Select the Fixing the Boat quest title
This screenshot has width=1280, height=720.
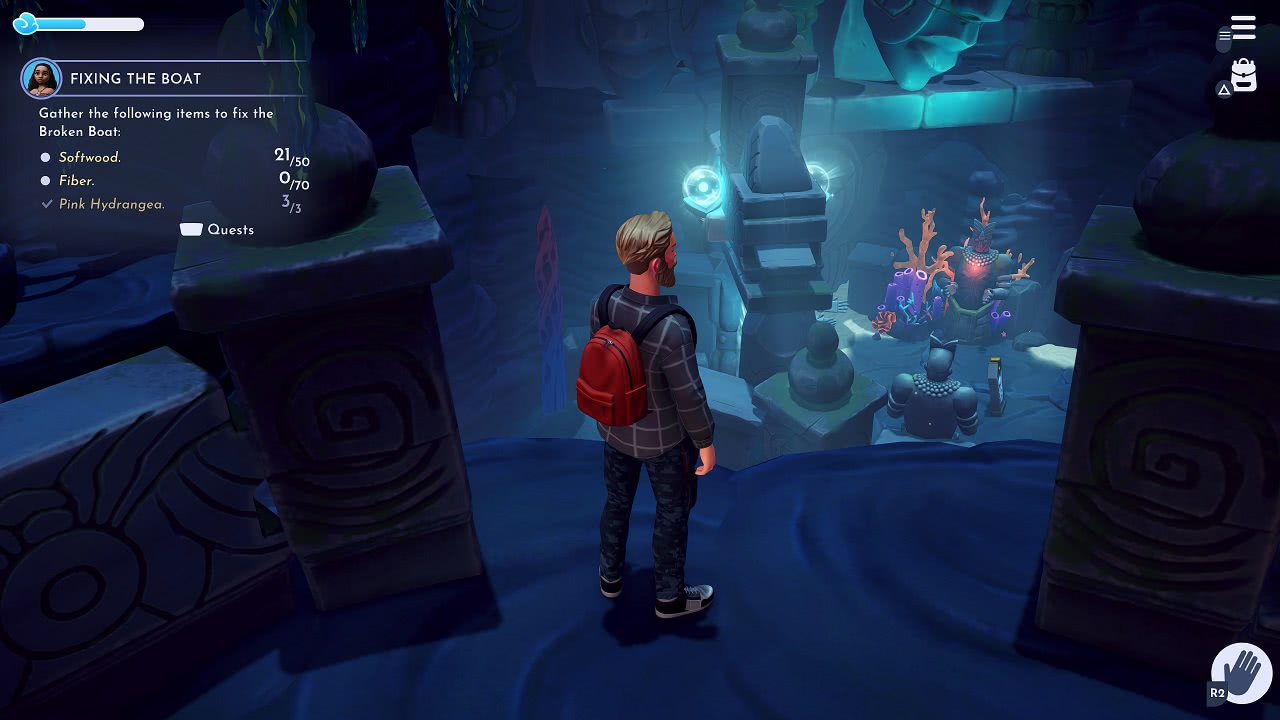135,79
